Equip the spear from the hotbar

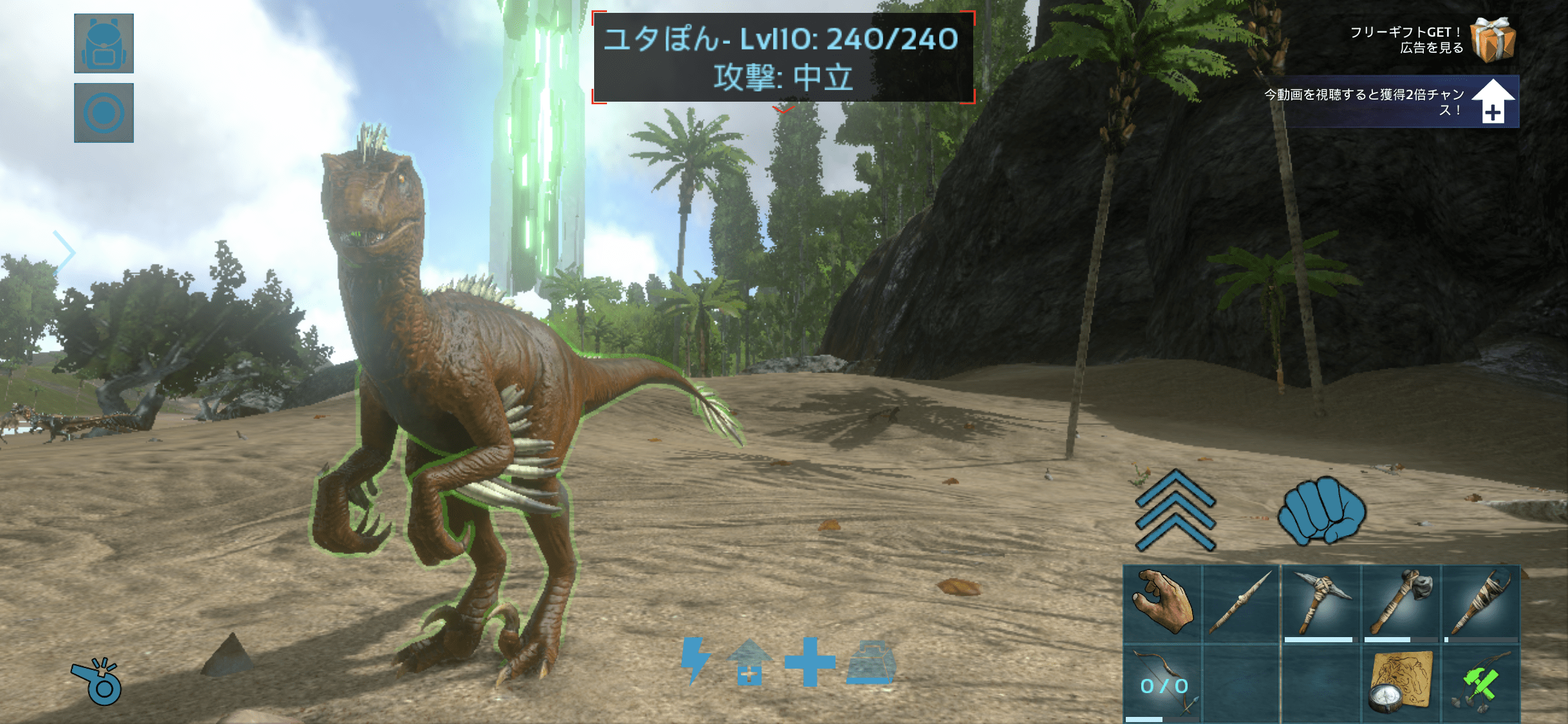[x=1241, y=603]
